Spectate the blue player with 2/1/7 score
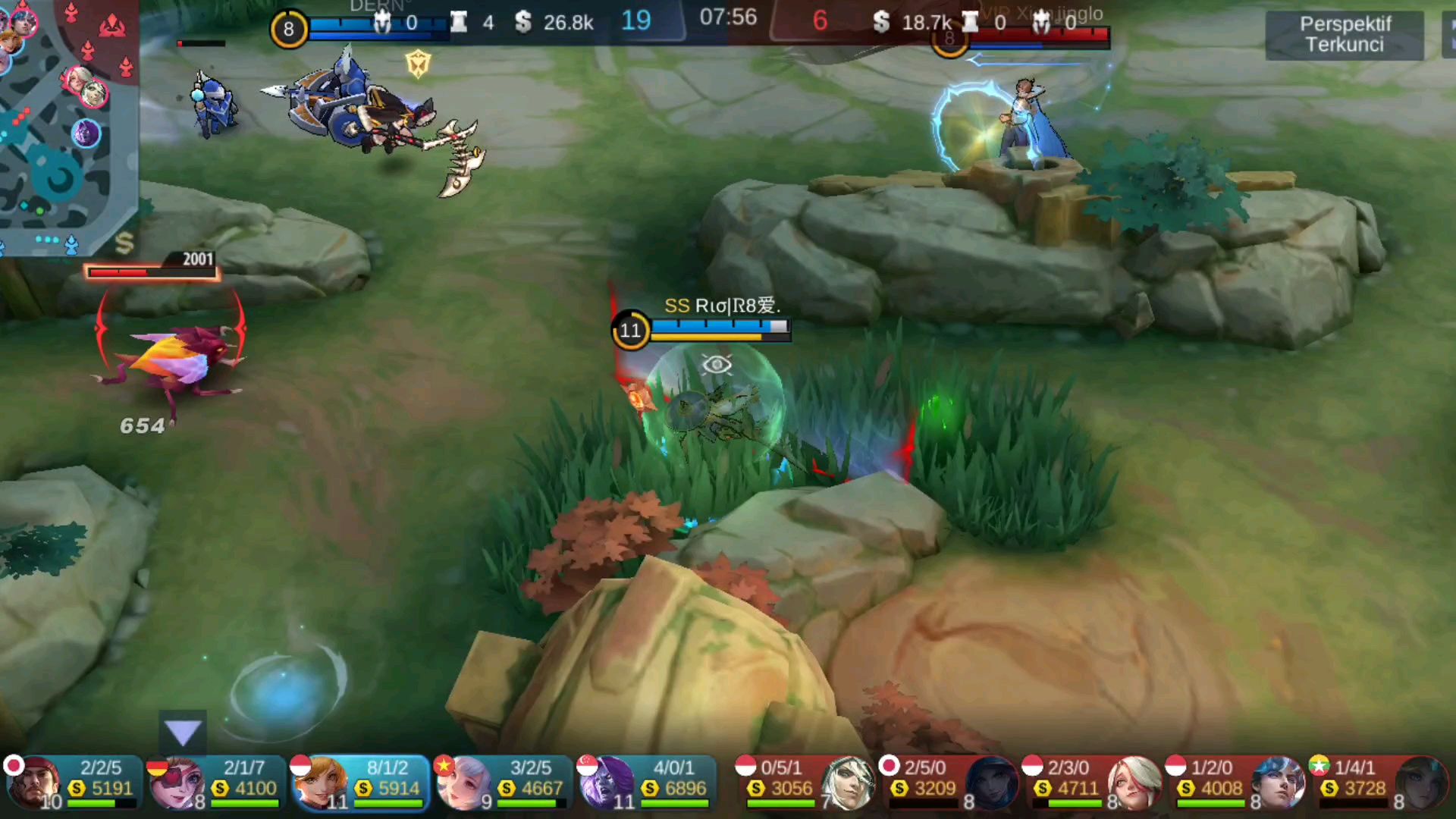Viewport: 1456px width, 819px height. 215,781
